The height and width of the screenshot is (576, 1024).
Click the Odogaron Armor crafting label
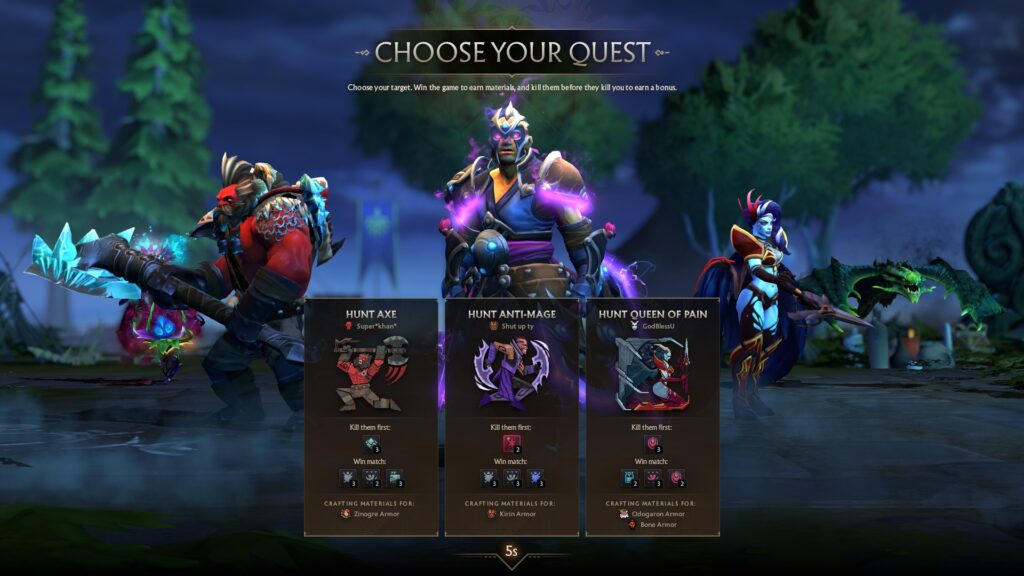coord(656,513)
